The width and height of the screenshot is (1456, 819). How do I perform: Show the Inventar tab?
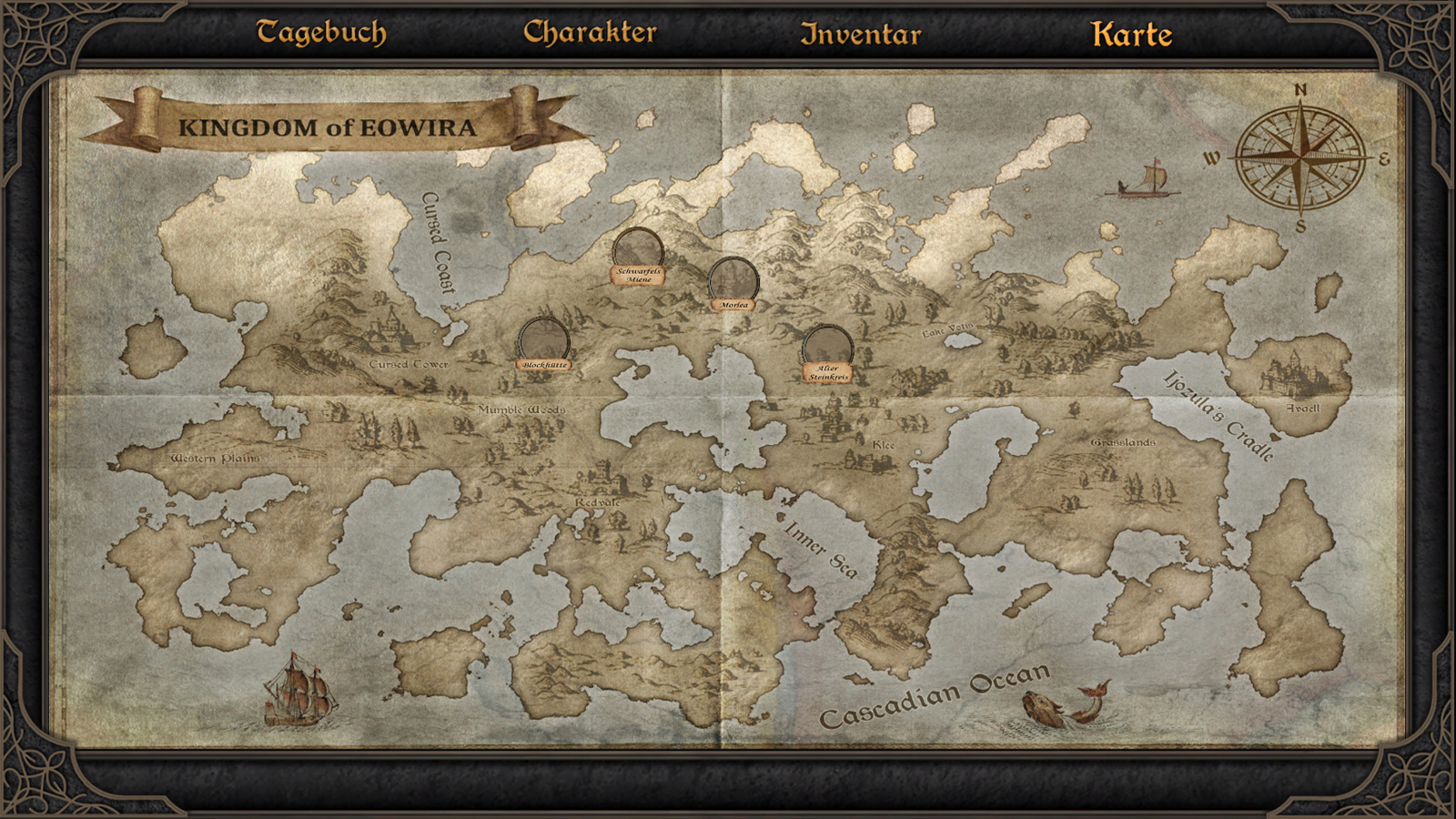[860, 35]
